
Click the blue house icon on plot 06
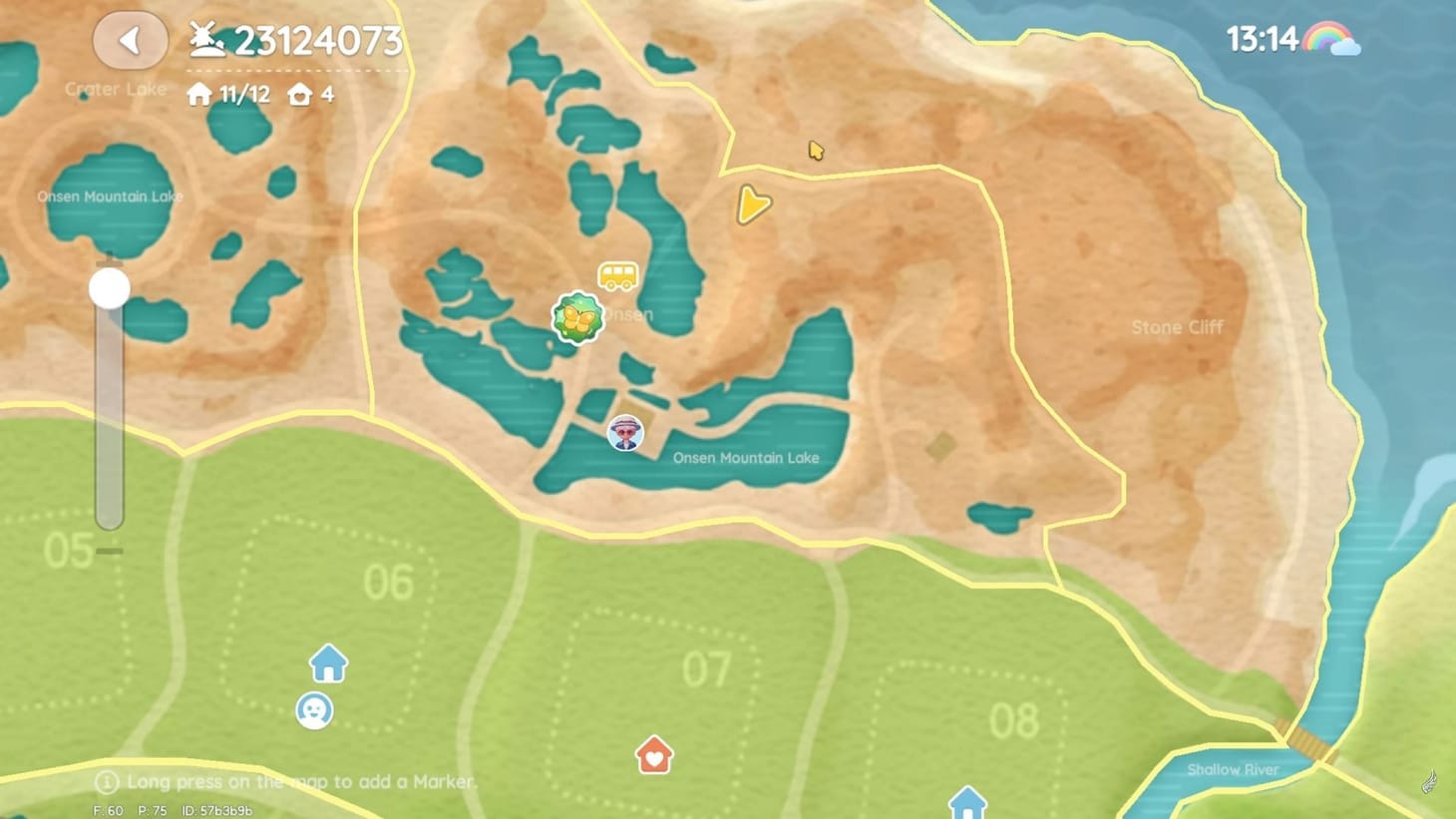[329, 661]
